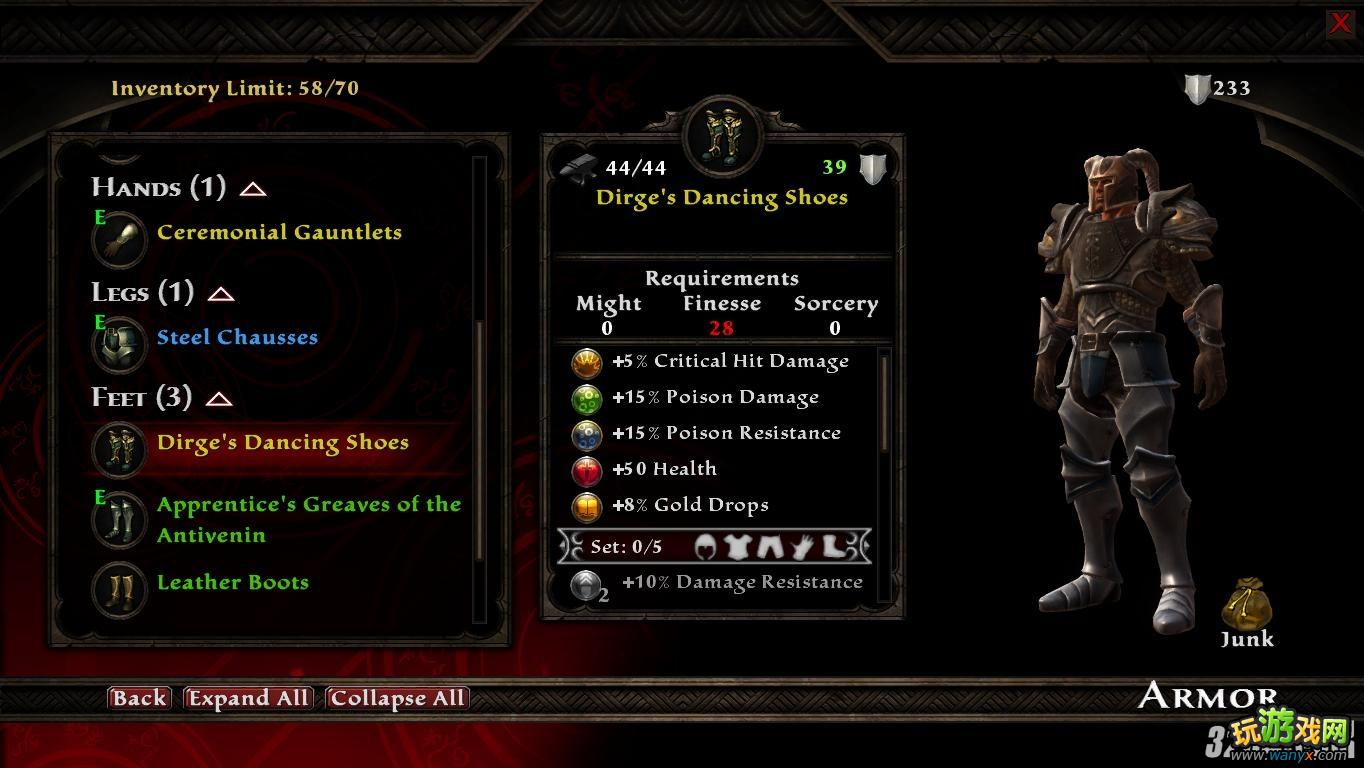Viewport: 1364px width, 768px height.
Task: Select Apprentice's Greaves of the Antivenin
Action: tap(308, 519)
